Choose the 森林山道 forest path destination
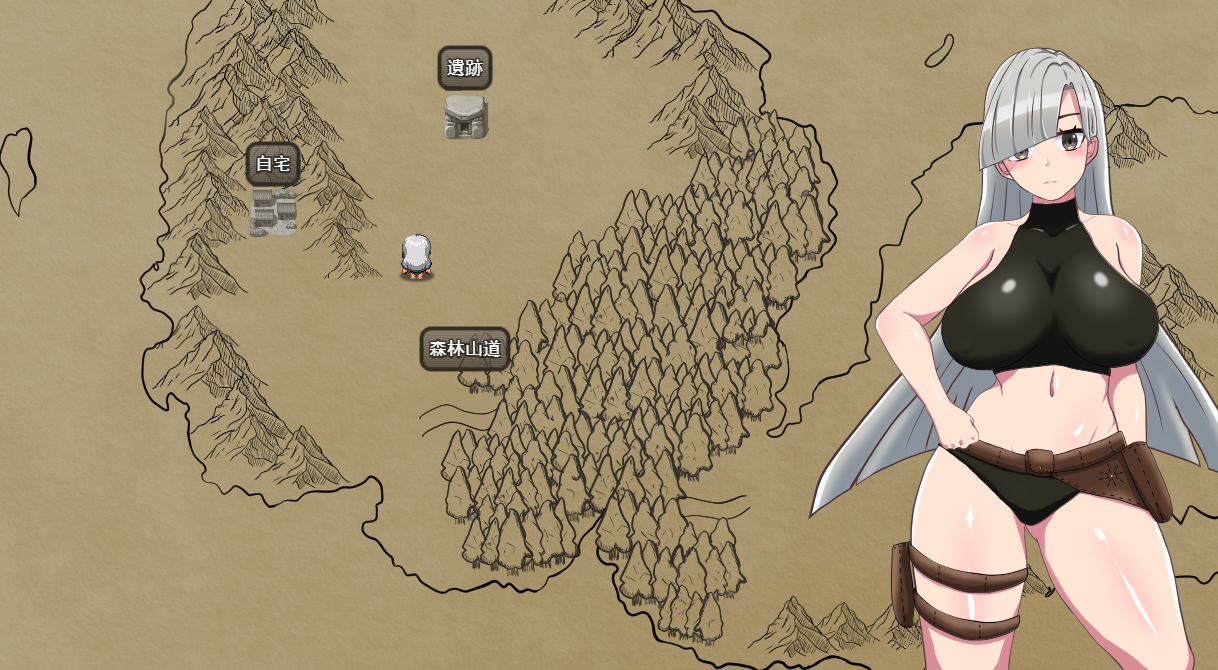1218x670 pixels. 465,350
